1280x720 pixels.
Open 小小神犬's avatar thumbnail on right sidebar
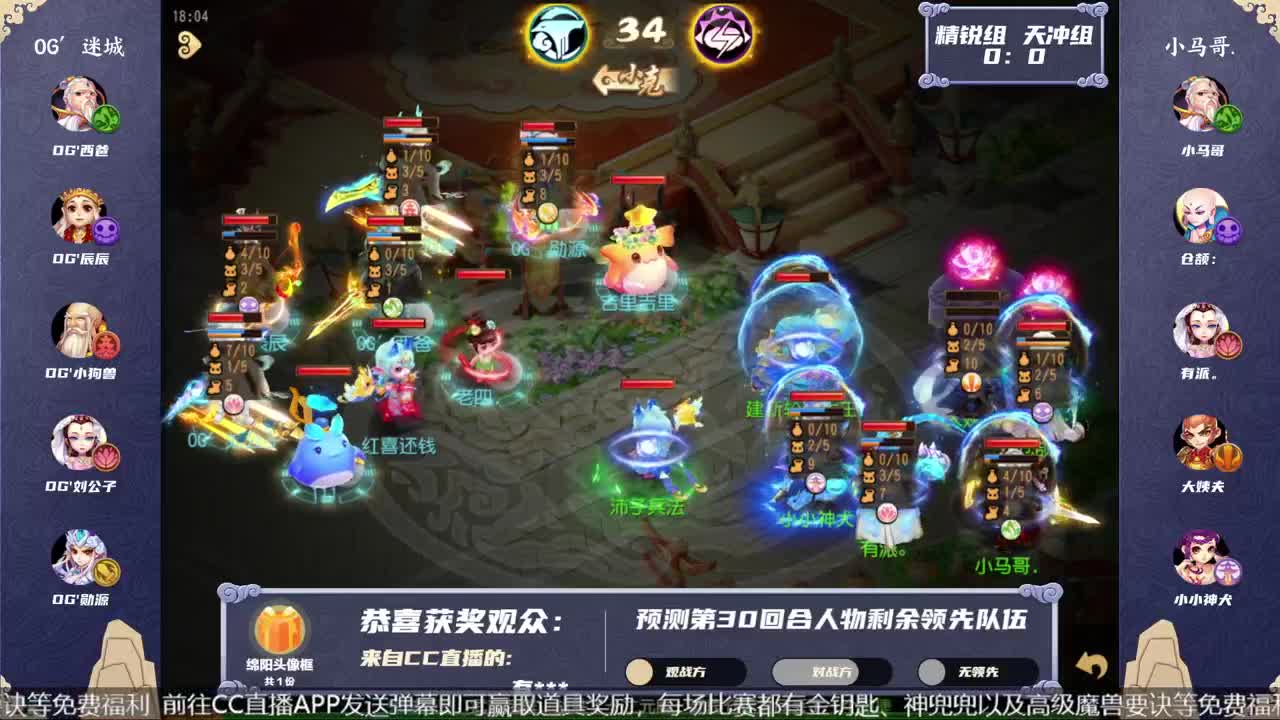pos(1197,560)
